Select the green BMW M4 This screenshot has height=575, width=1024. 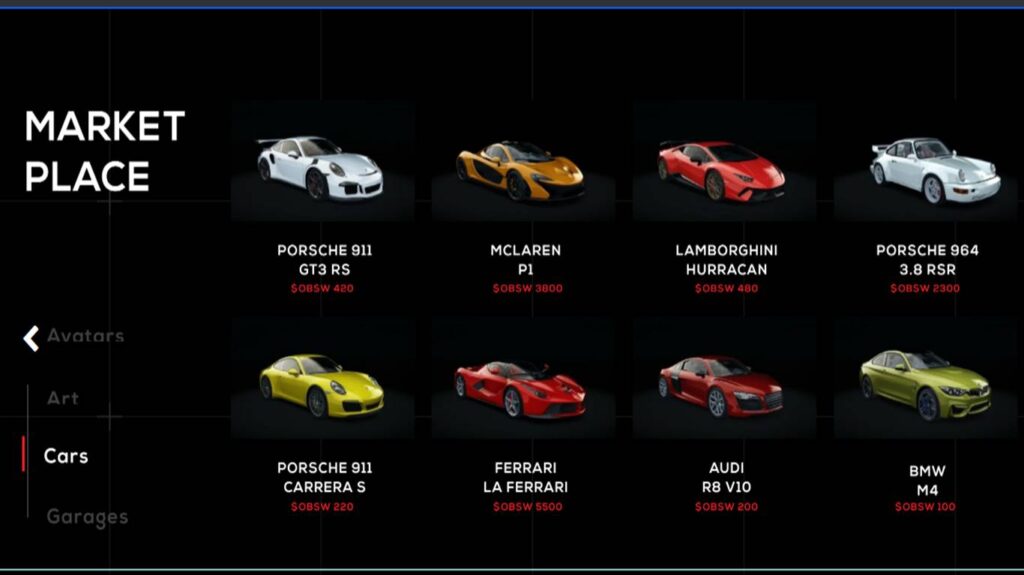(x=926, y=385)
